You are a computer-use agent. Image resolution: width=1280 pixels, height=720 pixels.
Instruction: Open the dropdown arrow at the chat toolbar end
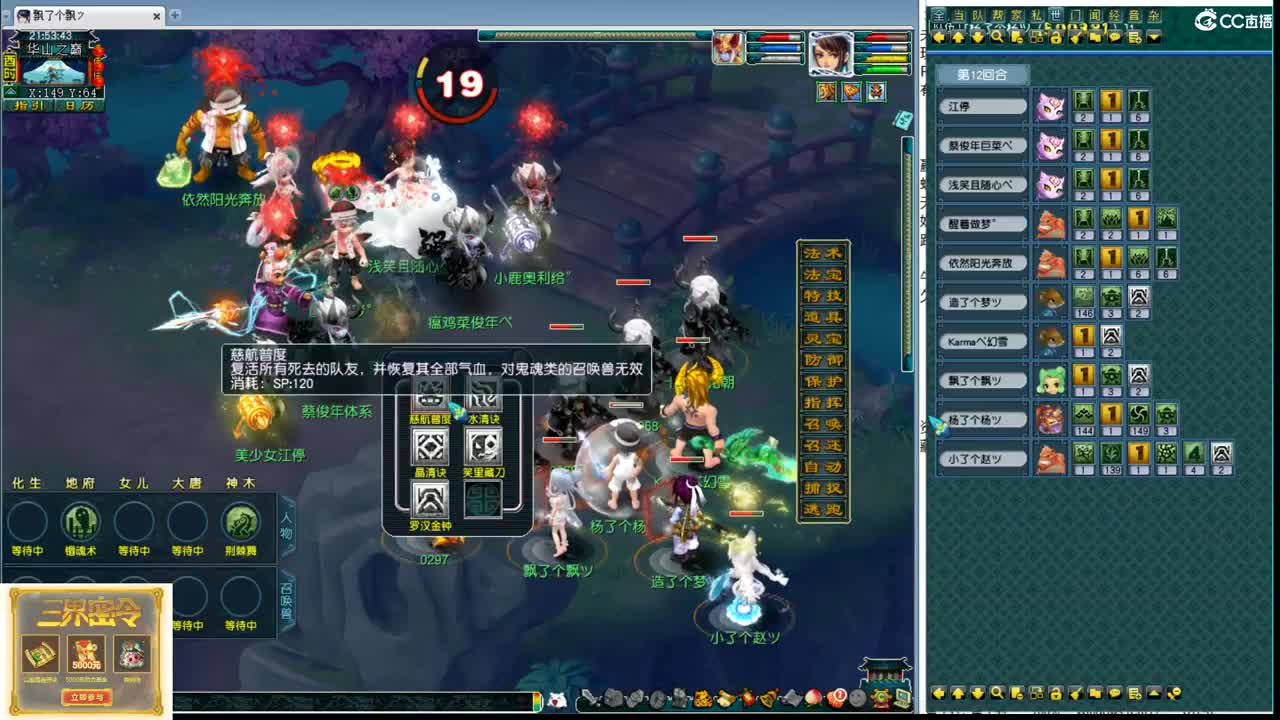(1155, 38)
